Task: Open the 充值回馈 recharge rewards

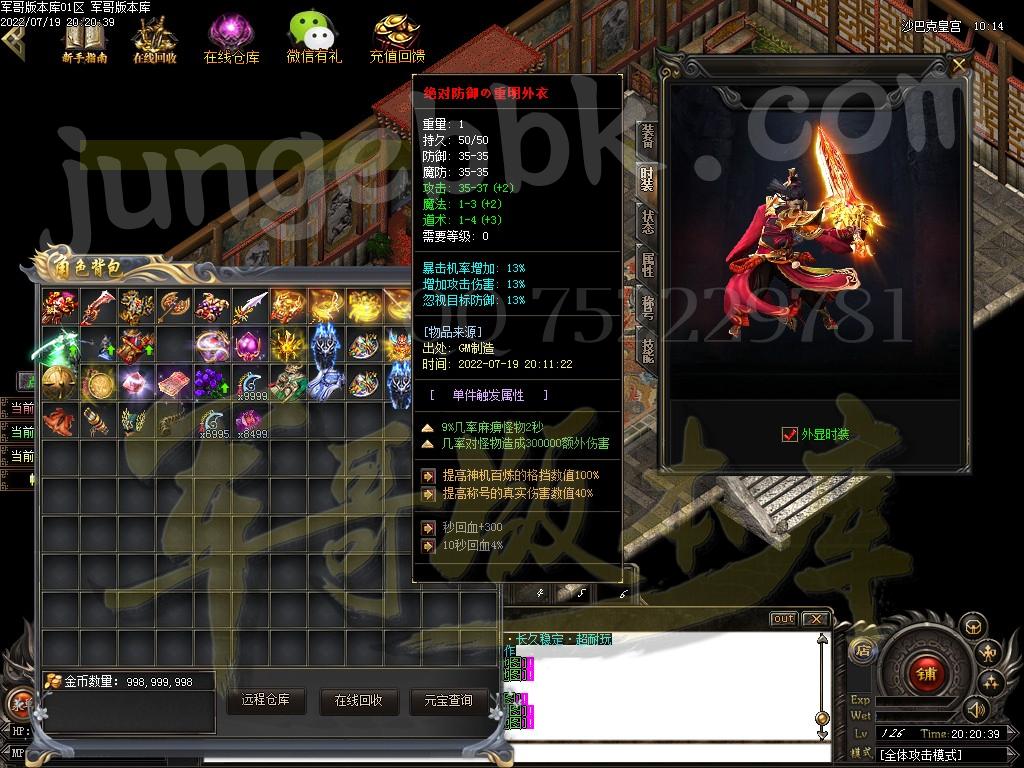Action: pos(396,38)
